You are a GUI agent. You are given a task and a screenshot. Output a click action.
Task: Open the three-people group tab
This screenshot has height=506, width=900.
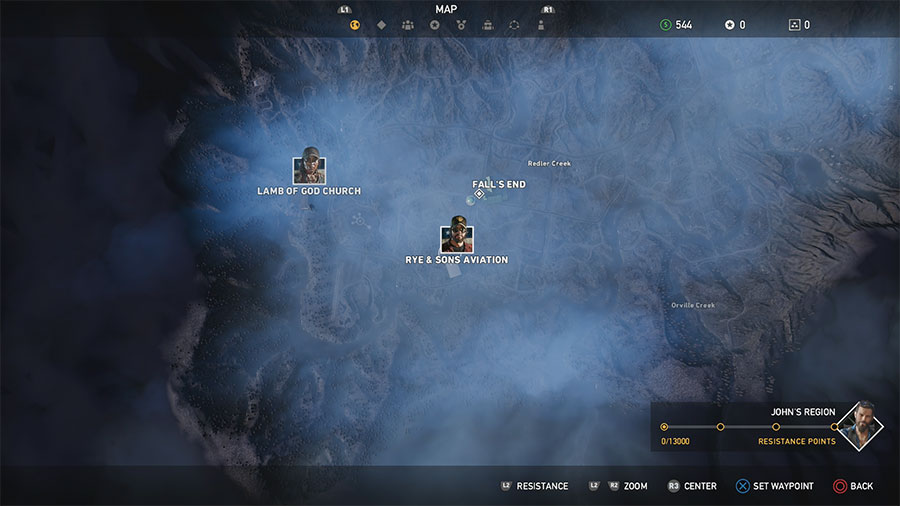tap(408, 25)
